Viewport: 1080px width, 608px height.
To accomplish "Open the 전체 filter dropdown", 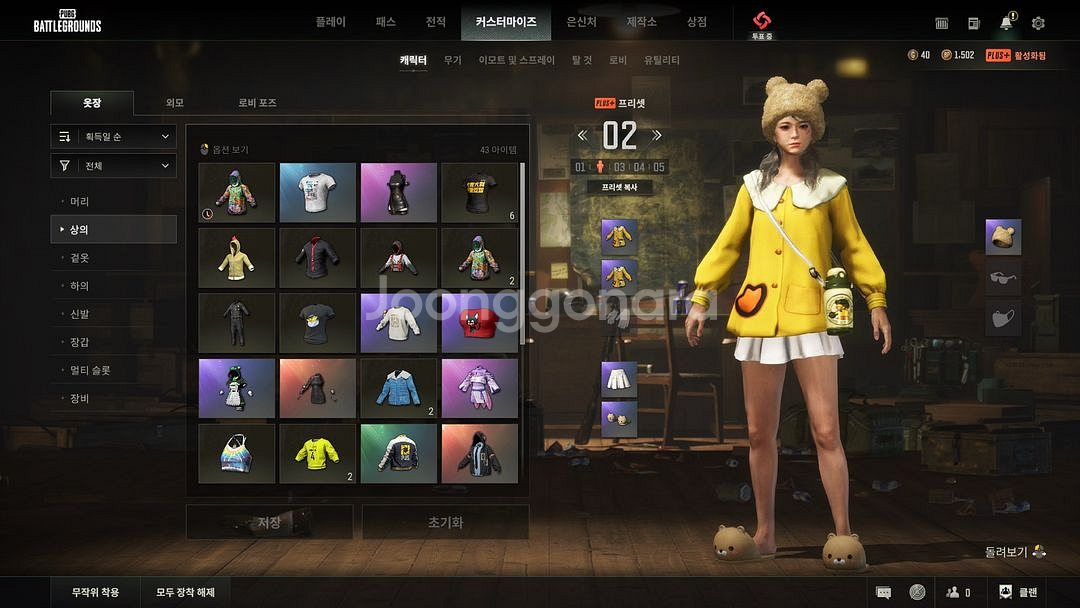I will pyautogui.click(x=114, y=166).
